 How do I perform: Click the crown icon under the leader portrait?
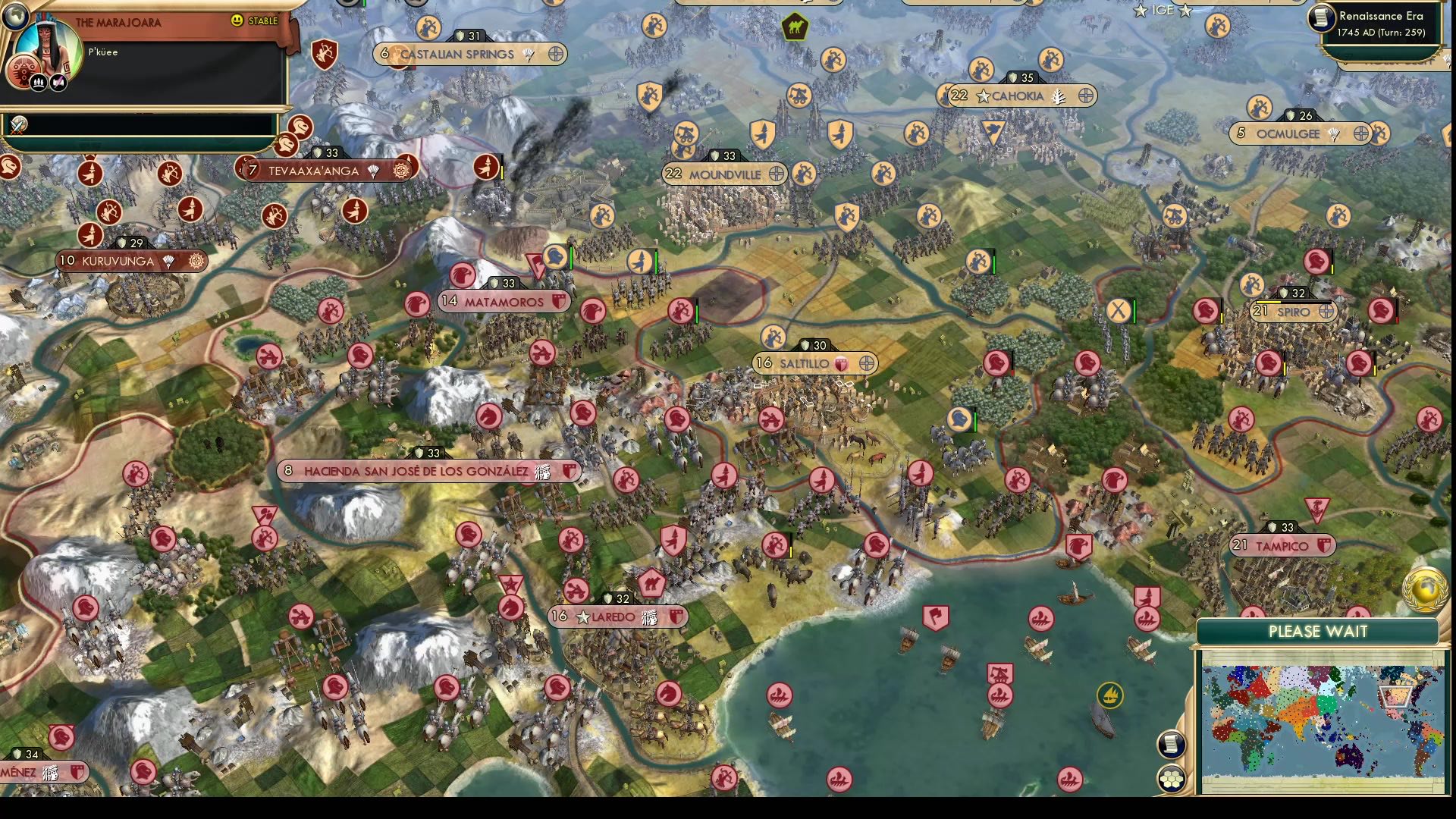pos(38,82)
